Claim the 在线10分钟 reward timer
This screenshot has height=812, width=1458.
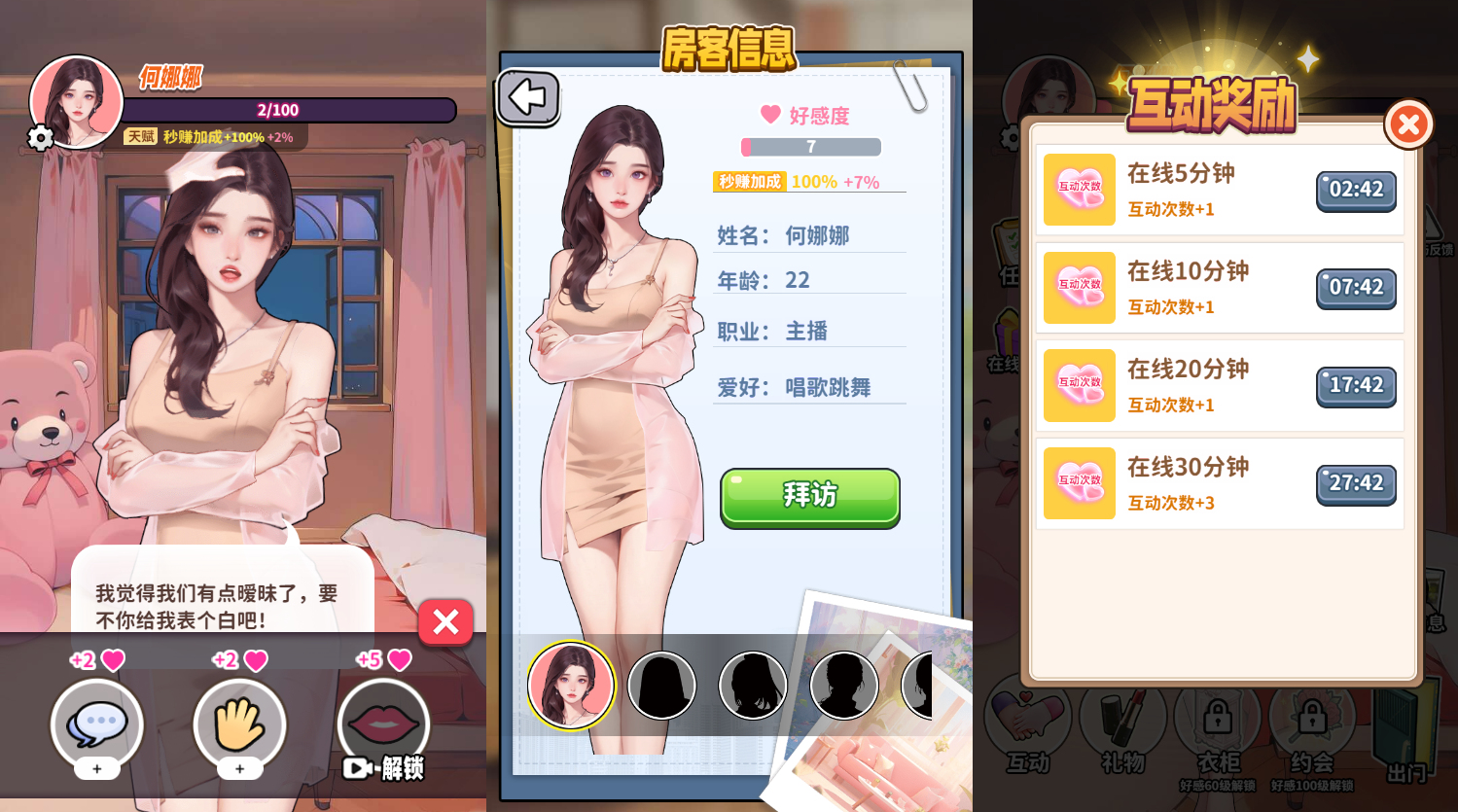[x=1355, y=288]
